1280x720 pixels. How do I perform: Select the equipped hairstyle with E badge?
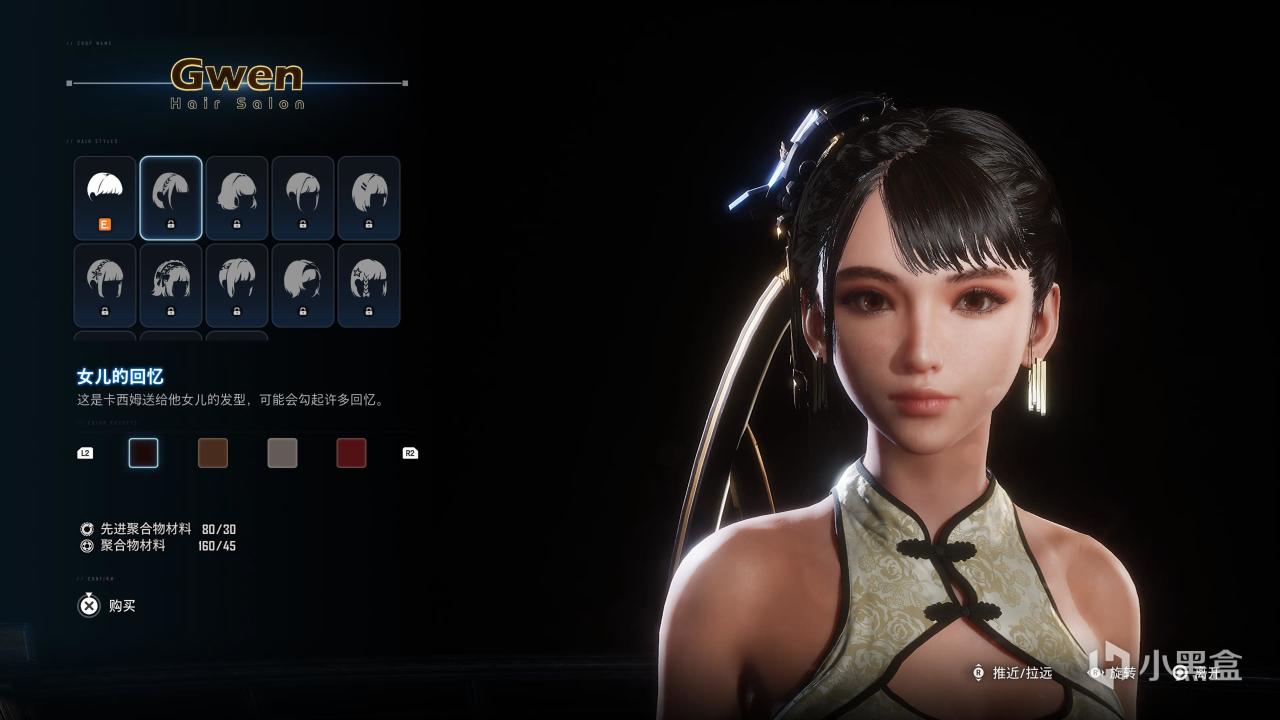tap(105, 198)
